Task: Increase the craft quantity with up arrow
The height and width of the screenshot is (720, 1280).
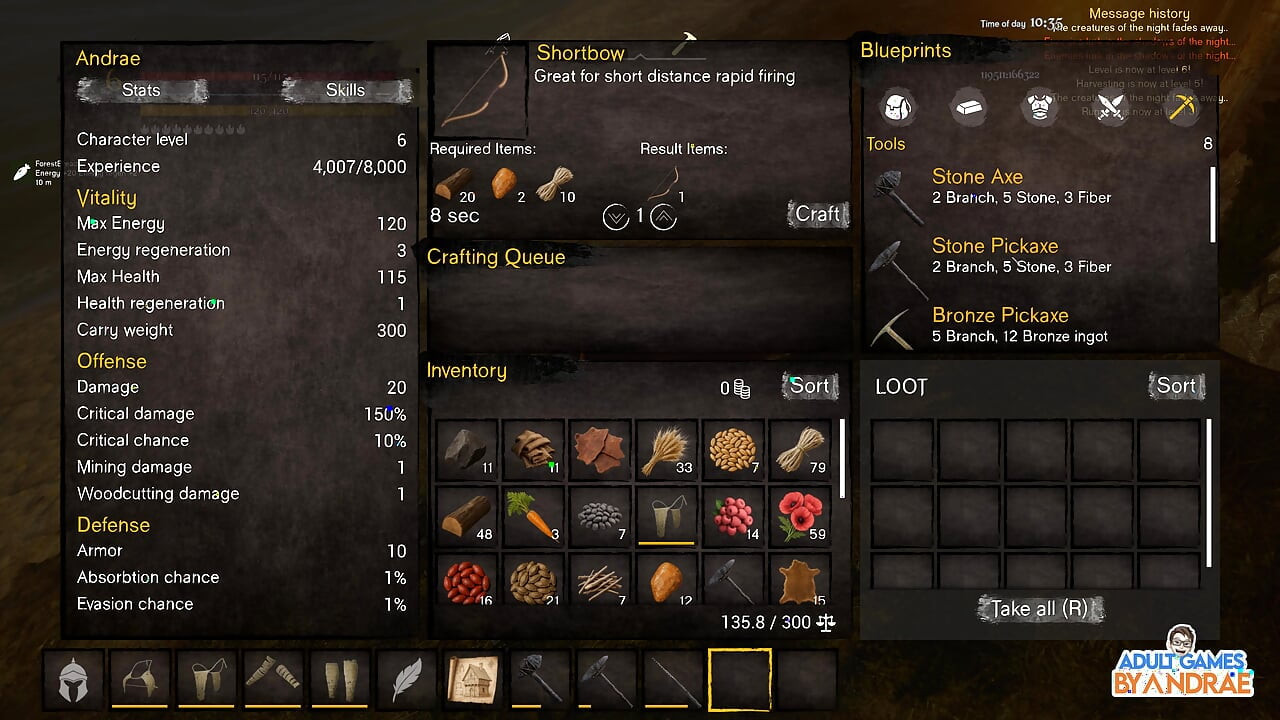Action: 663,216
